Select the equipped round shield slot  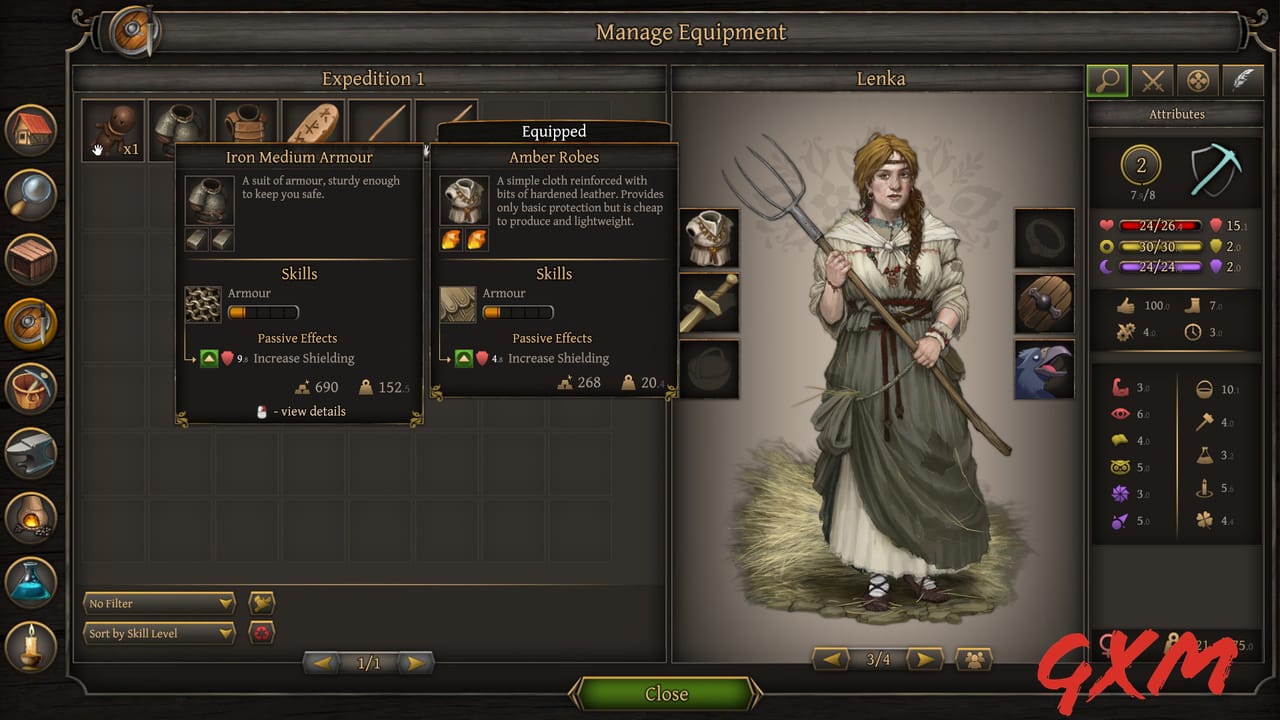(1044, 302)
